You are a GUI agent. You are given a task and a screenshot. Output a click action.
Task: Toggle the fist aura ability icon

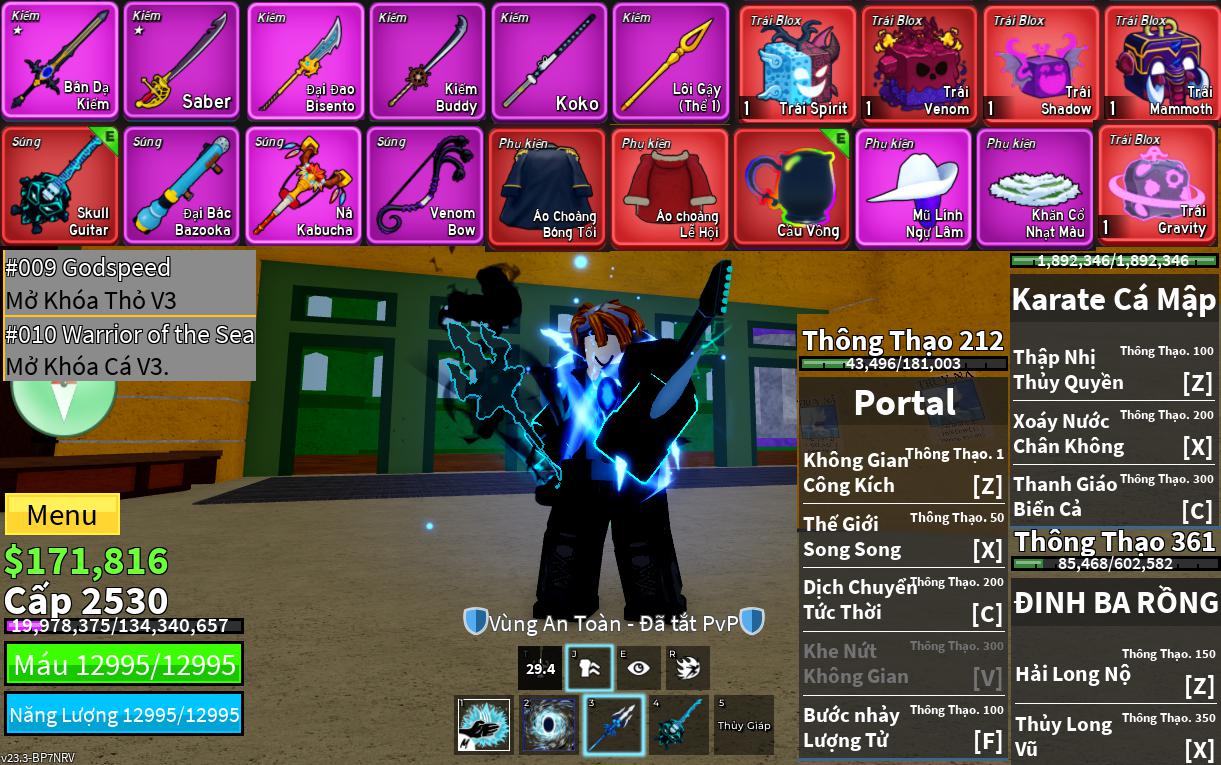[x=589, y=668]
